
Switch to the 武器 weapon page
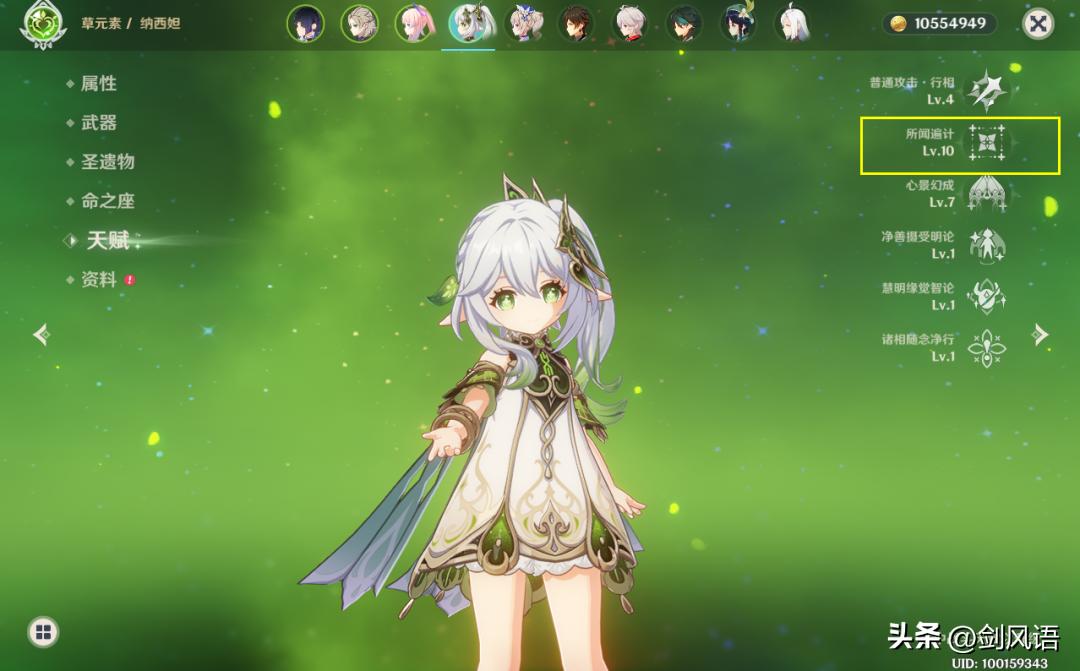pos(98,123)
